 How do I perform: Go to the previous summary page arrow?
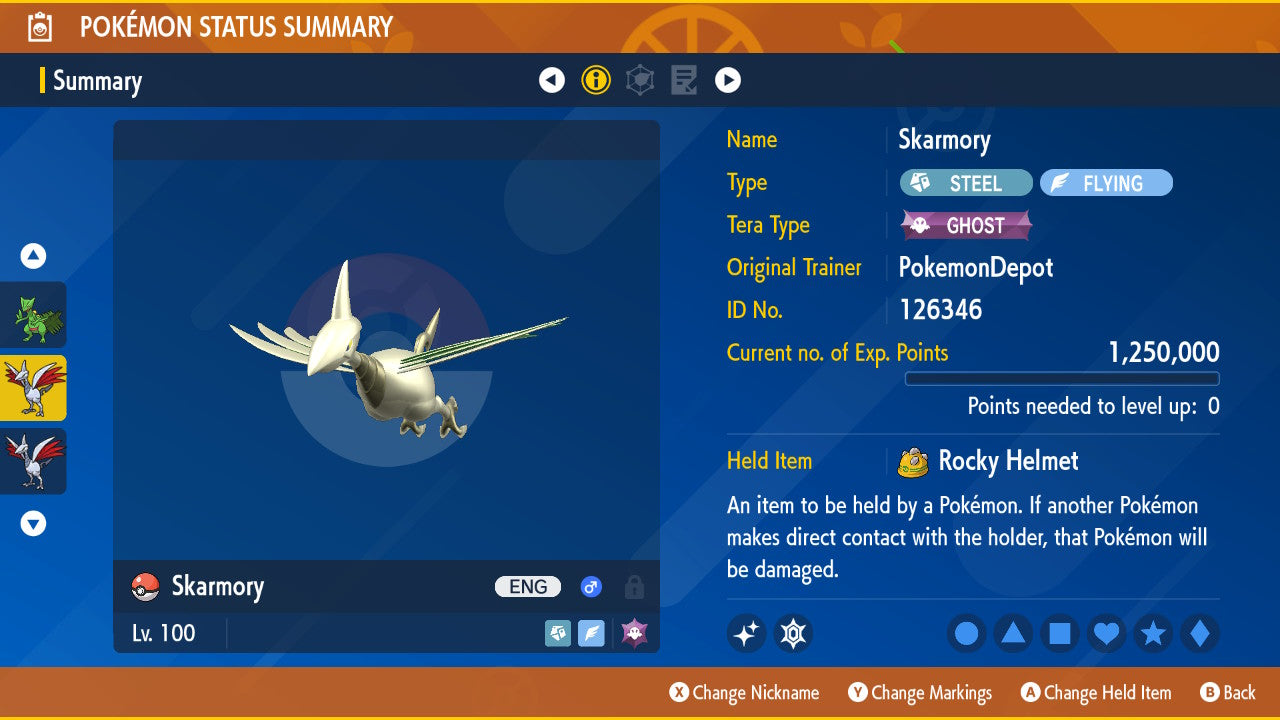[552, 80]
